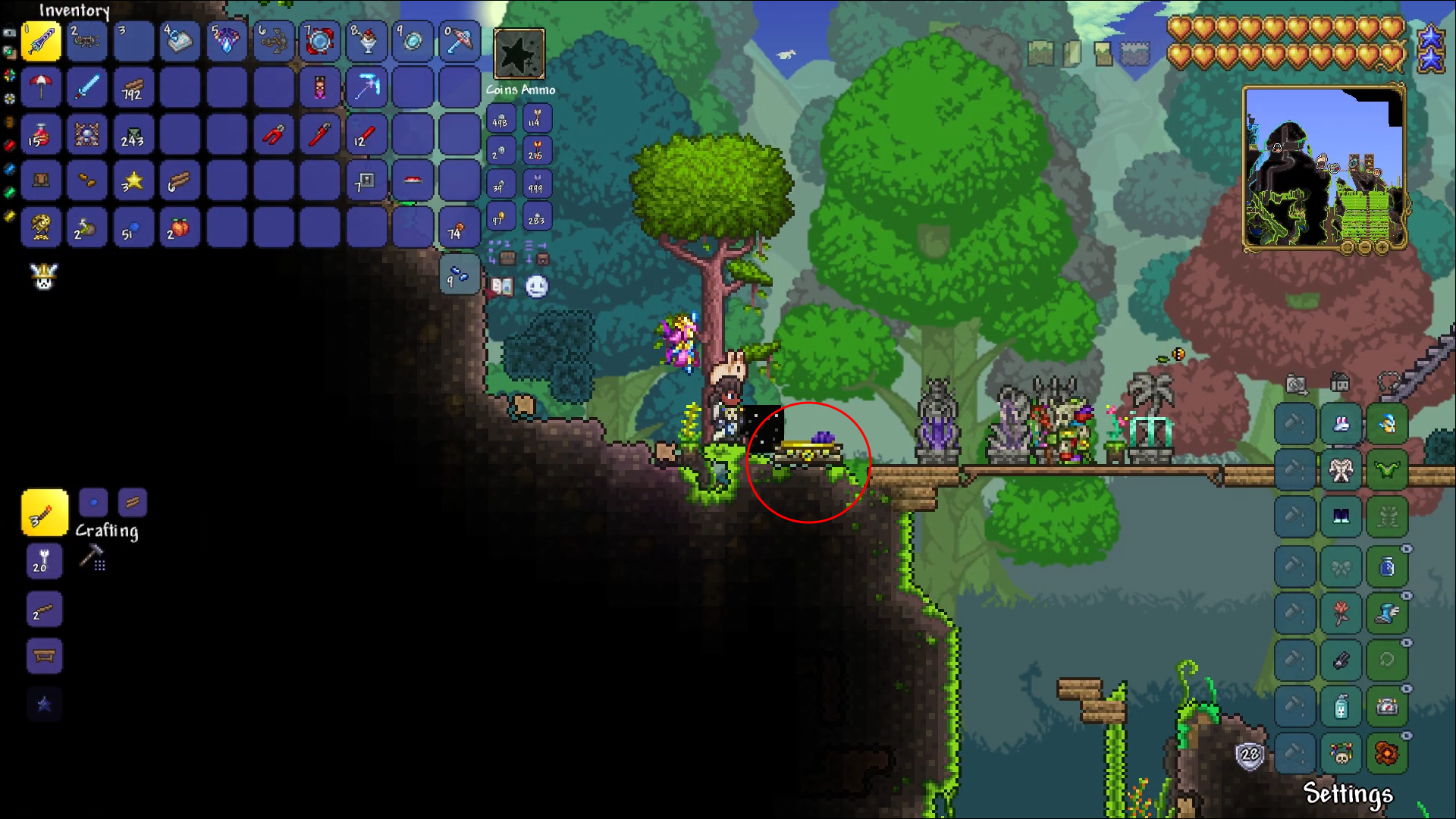Craft the highlighted recipe in crafting list
1456x819 pixels.
pos(44,513)
